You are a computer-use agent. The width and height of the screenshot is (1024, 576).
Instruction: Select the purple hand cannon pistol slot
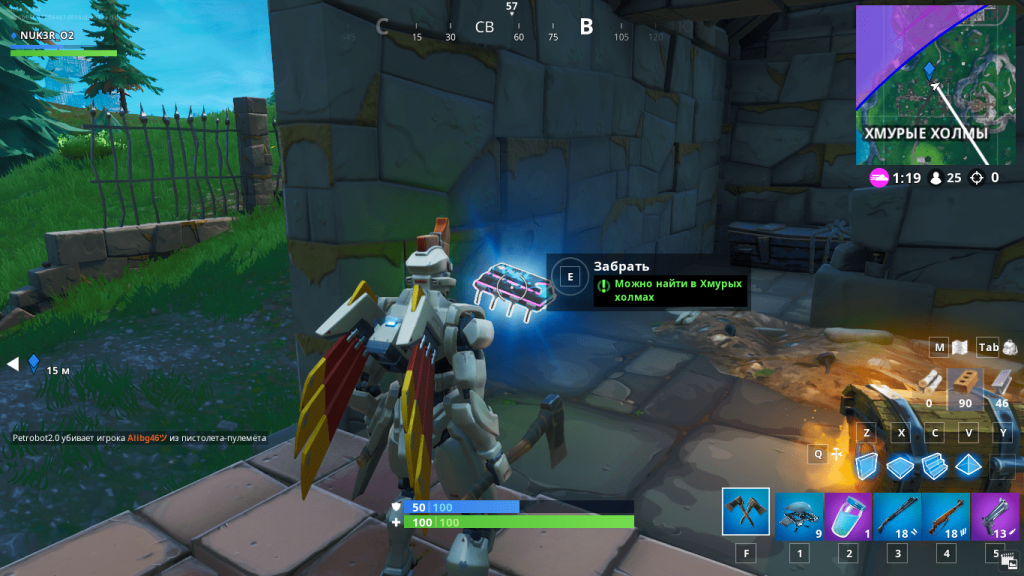click(994, 516)
